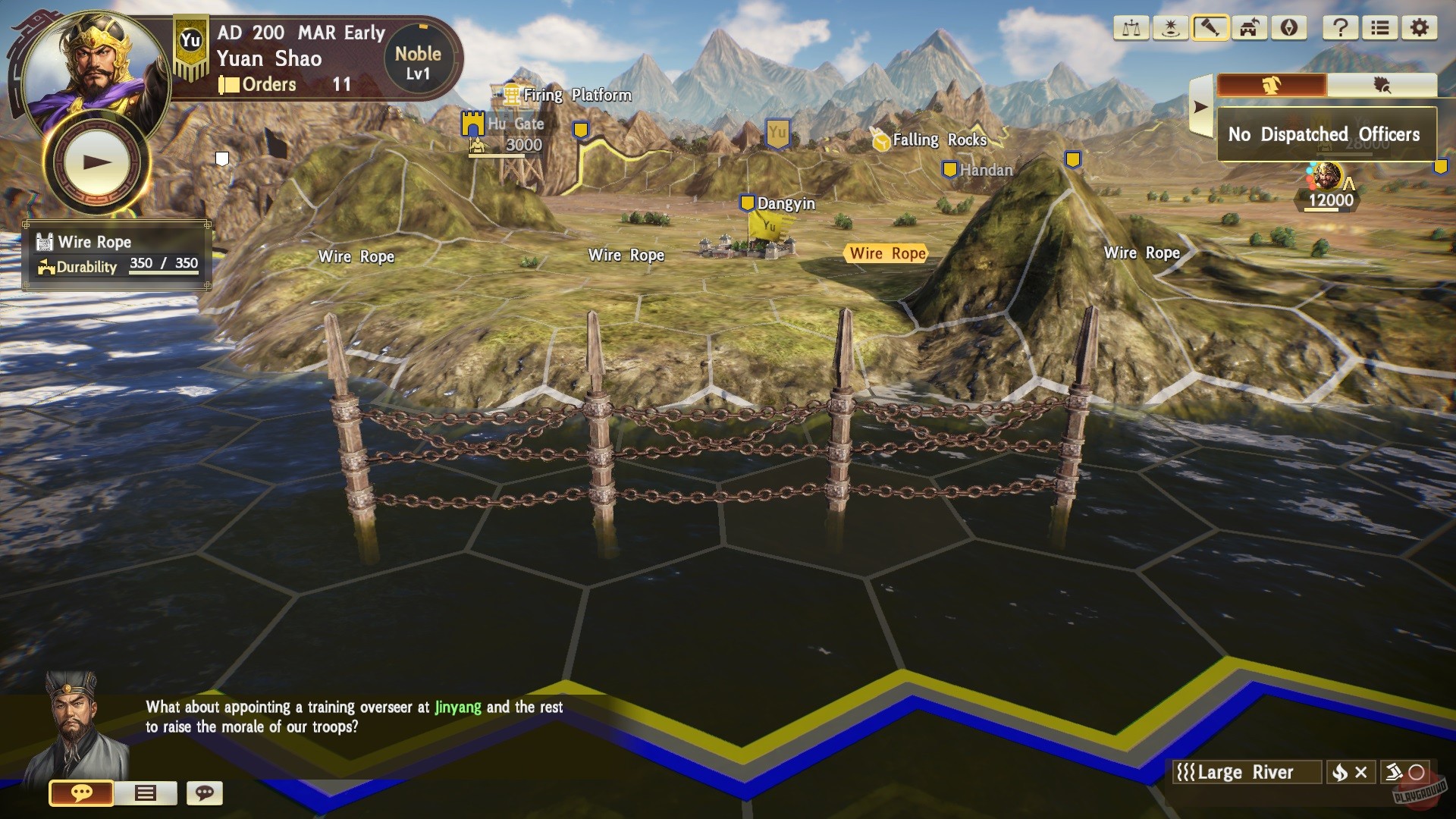Select the Diplomacy scales icon in the toolbar
The image size is (1456, 819).
tap(1131, 28)
